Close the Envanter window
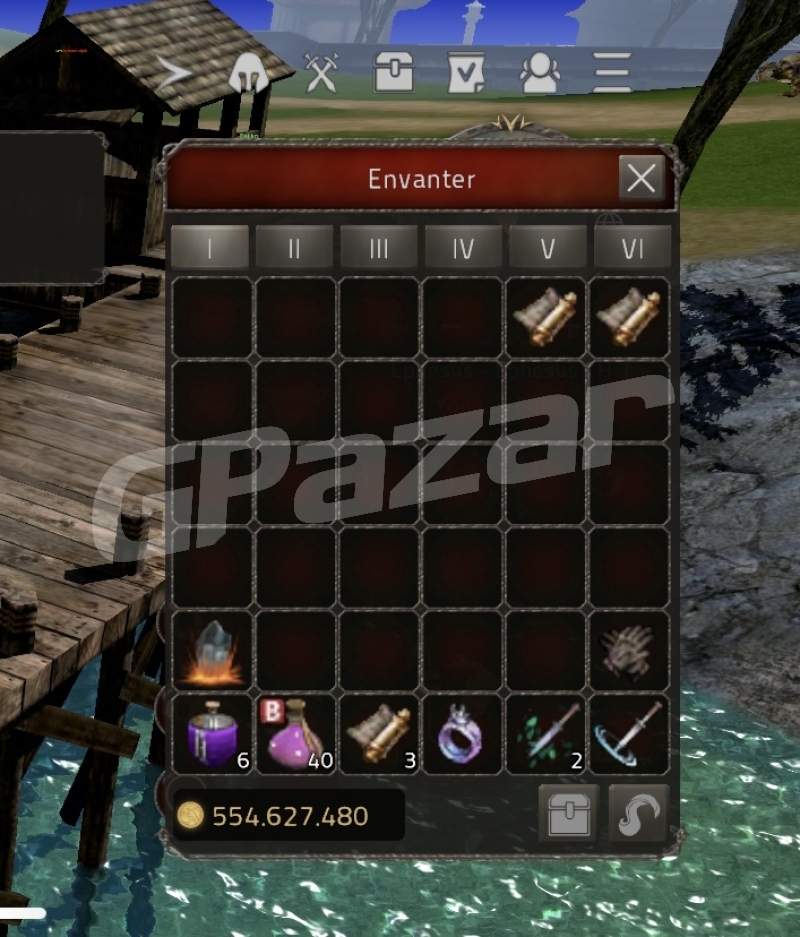The height and width of the screenshot is (937, 800). [x=640, y=179]
